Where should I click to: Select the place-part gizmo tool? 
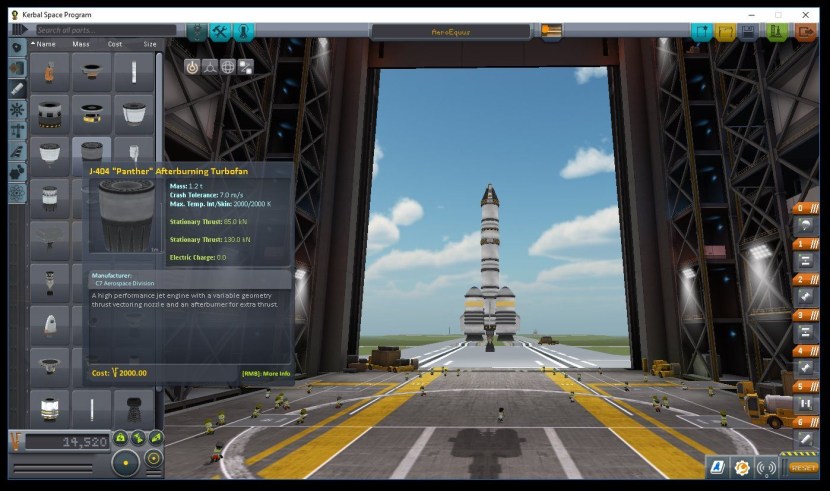[x=192, y=66]
